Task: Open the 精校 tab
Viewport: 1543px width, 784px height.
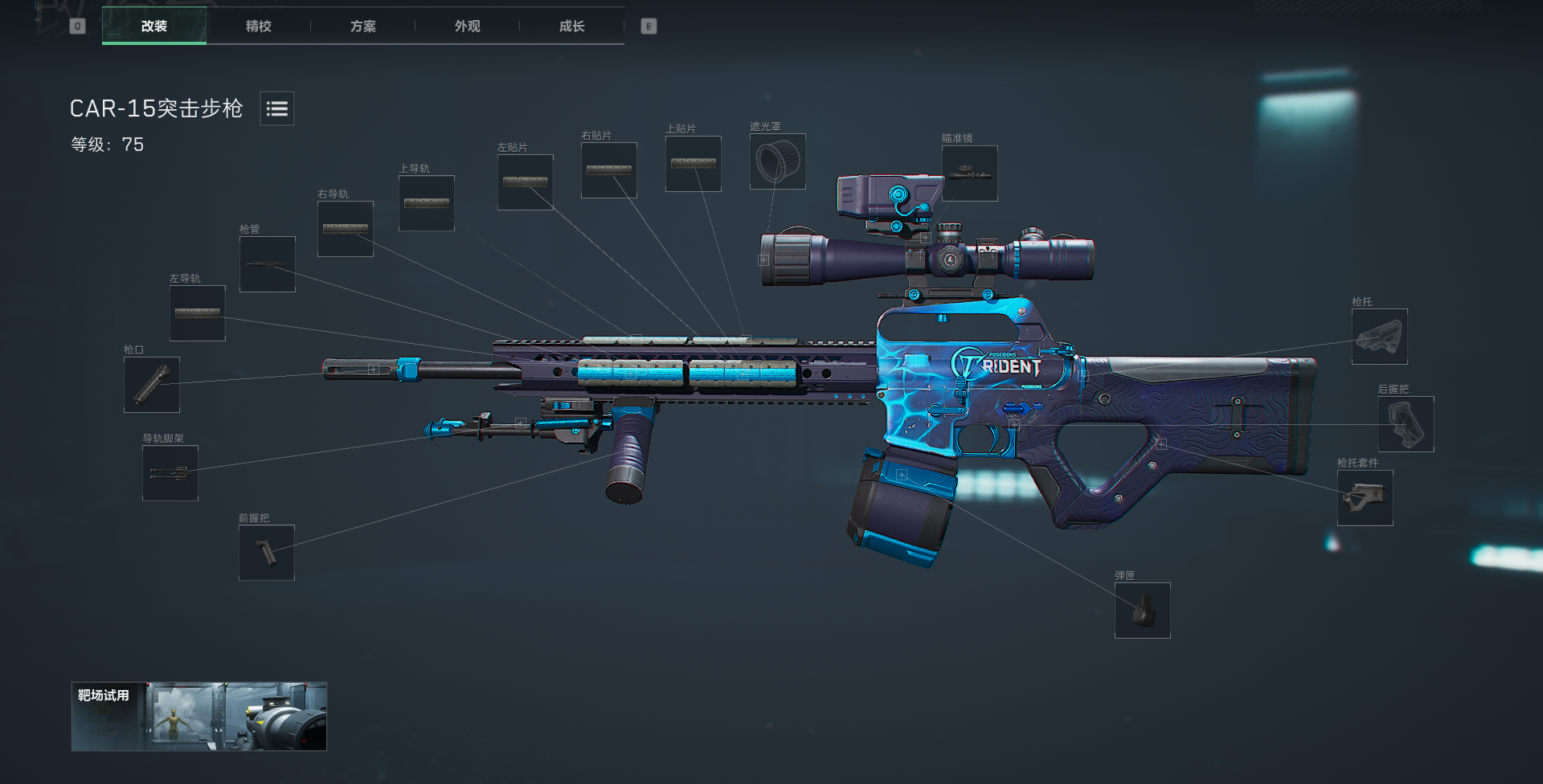Action: [x=258, y=26]
